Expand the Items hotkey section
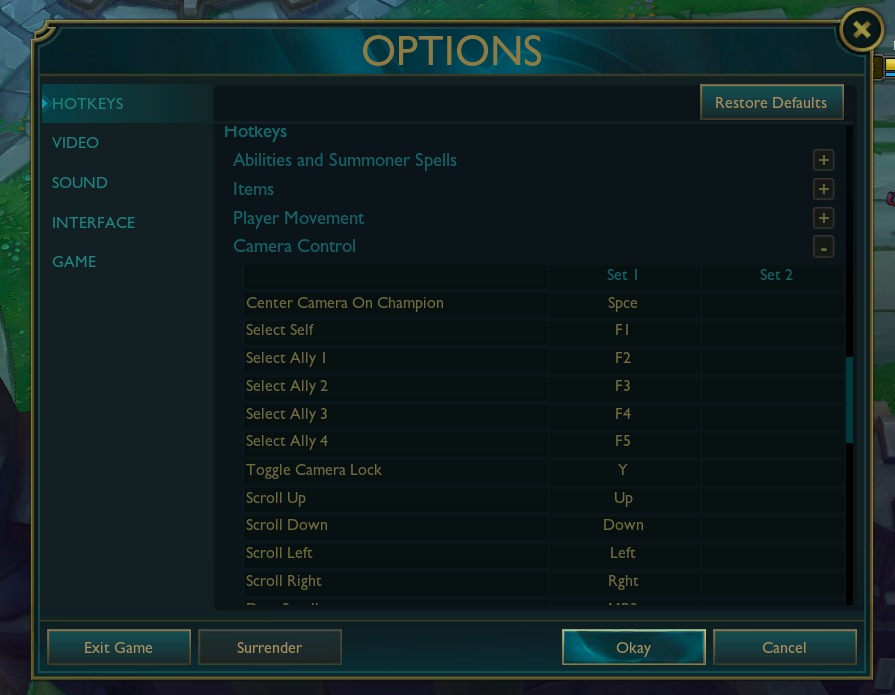895x695 pixels. click(823, 189)
